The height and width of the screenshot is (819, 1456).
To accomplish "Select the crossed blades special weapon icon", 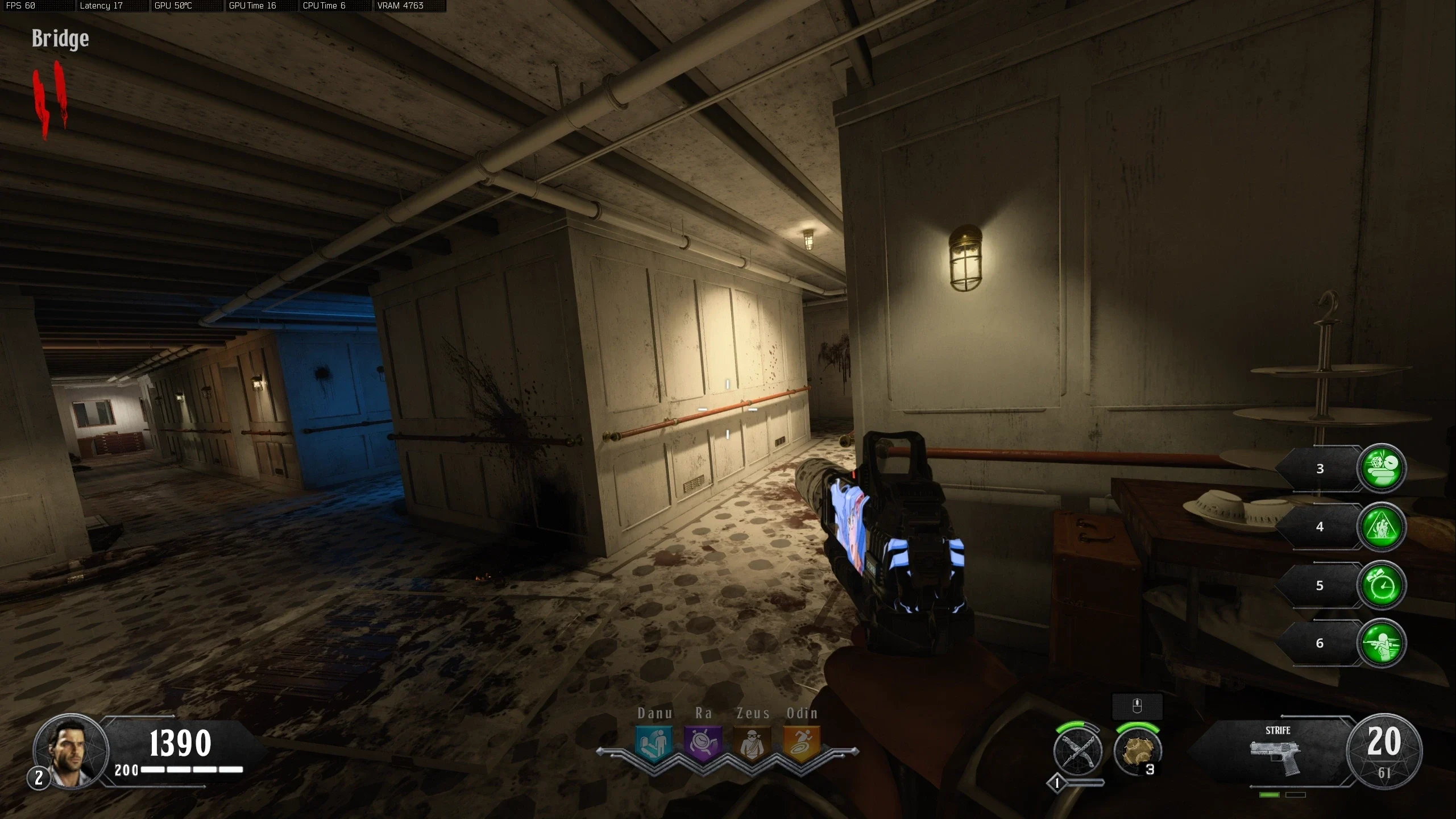I will point(1077,752).
